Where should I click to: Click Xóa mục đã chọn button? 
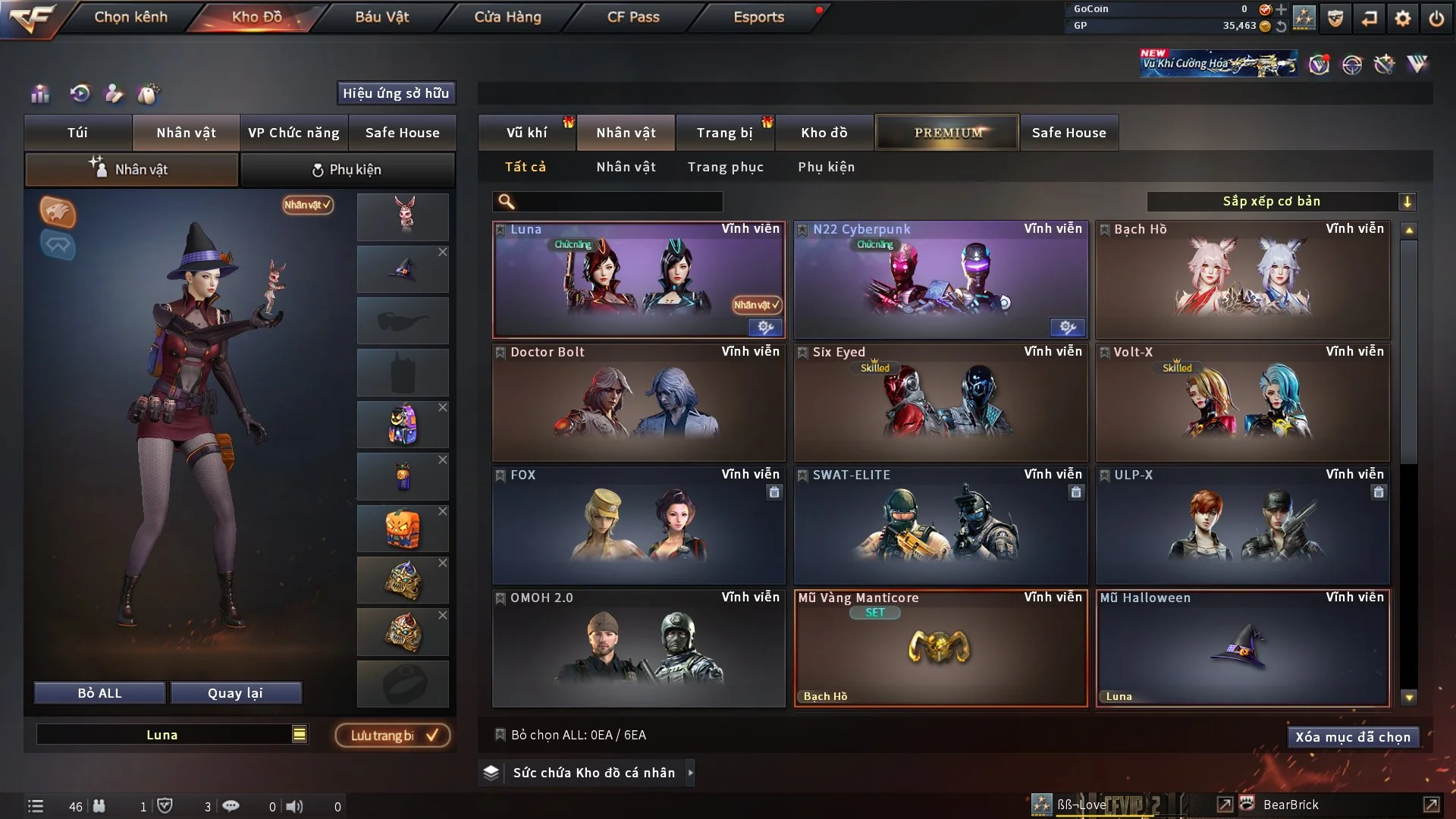tap(1352, 737)
